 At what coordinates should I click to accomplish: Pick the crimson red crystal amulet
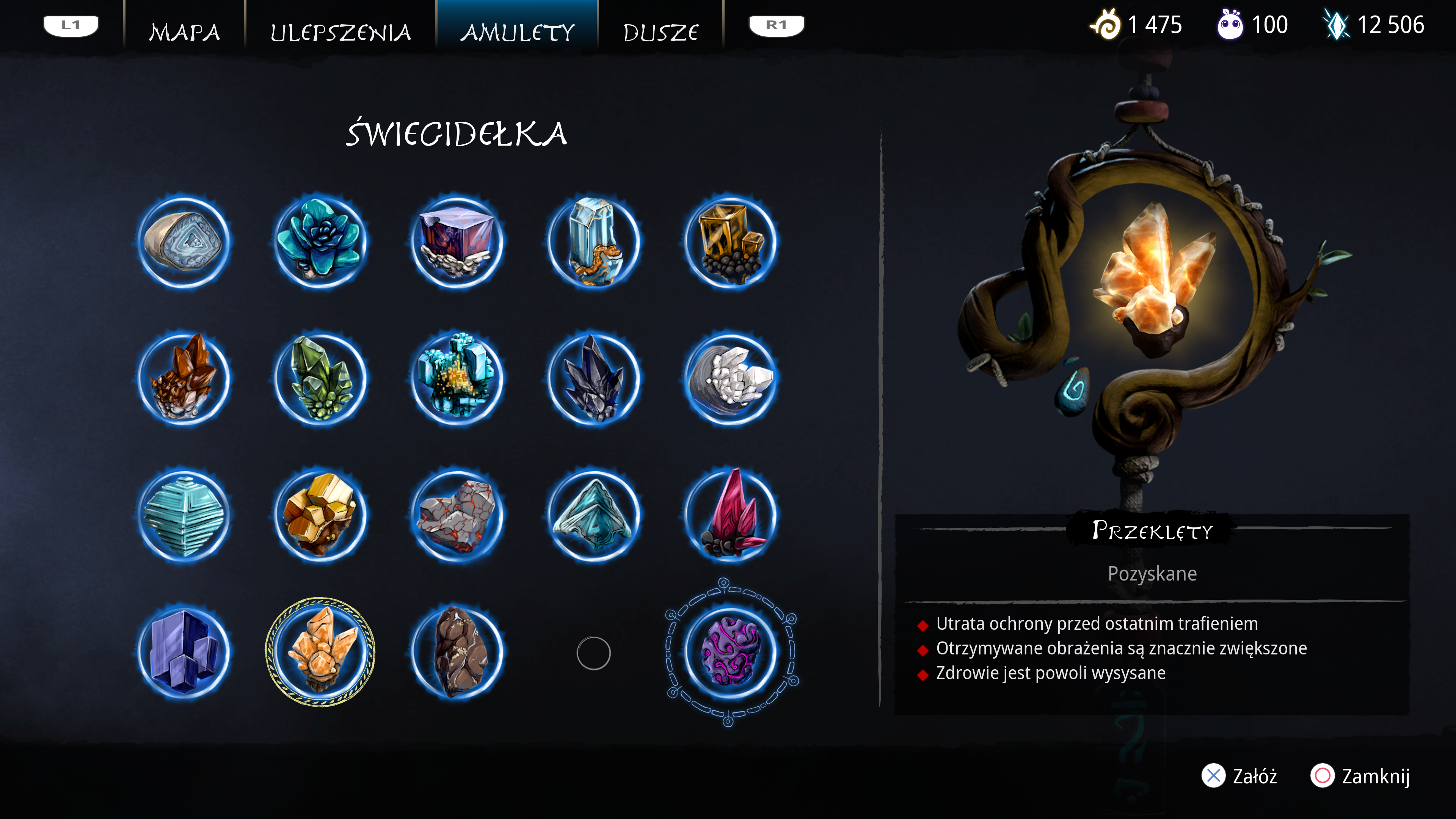coord(730,516)
